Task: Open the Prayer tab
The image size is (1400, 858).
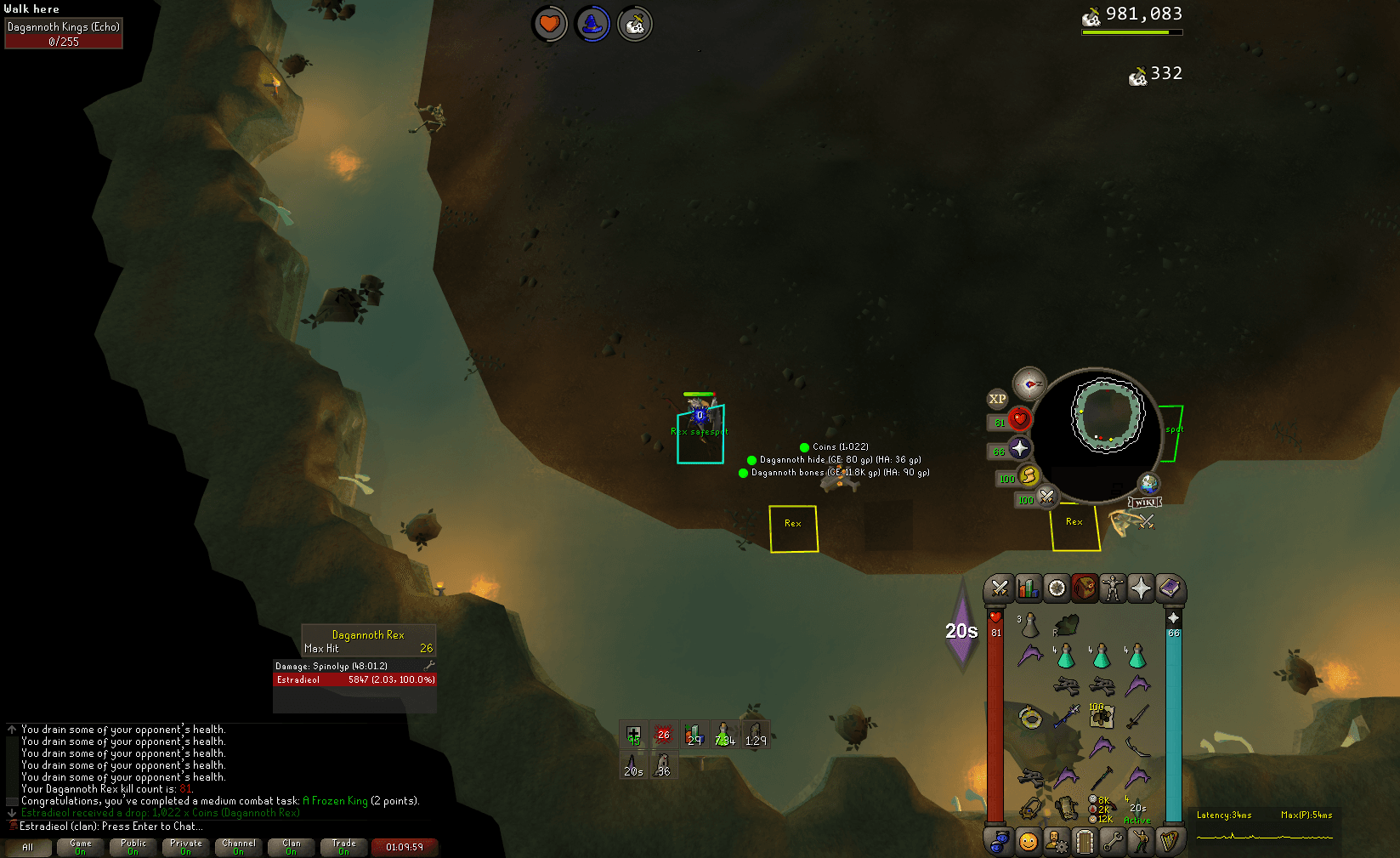Action: (1141, 588)
